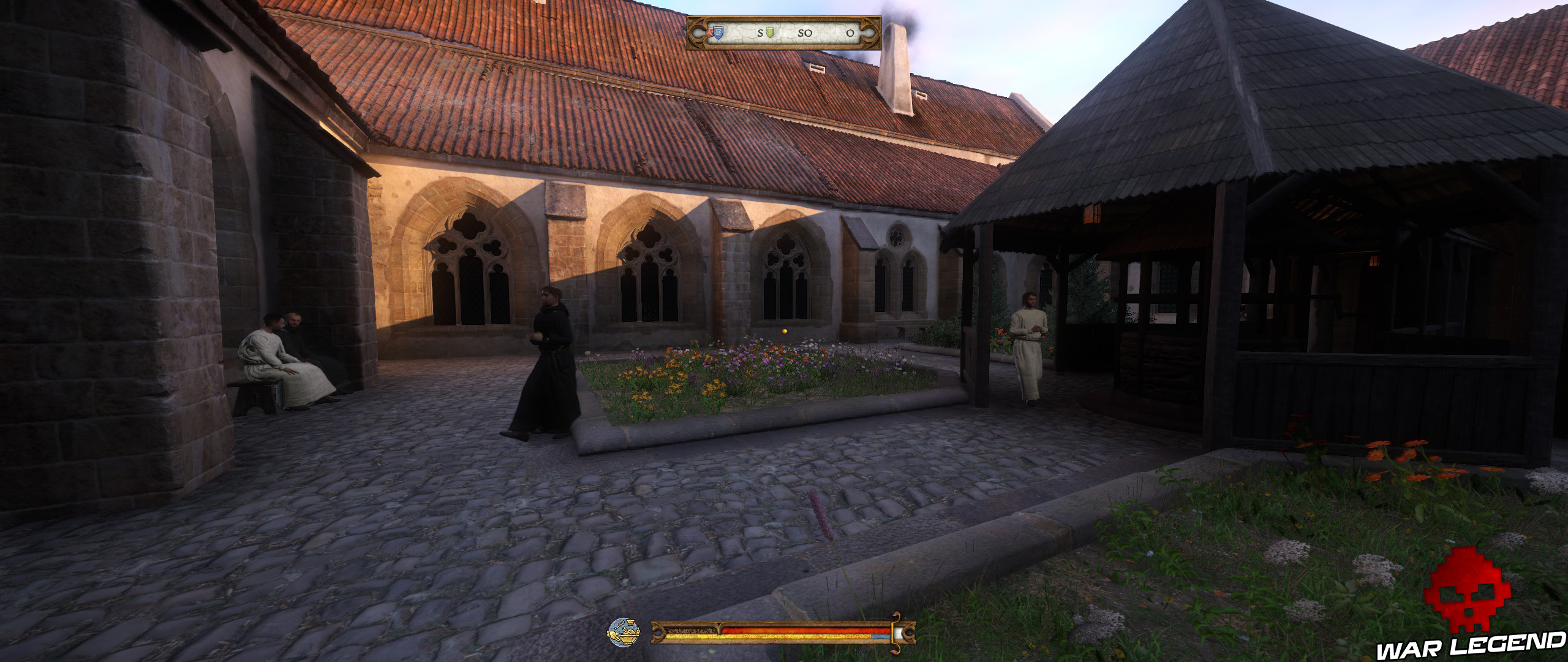
Task: Click the S cardinal letter on the compass
Action: [x=760, y=32]
